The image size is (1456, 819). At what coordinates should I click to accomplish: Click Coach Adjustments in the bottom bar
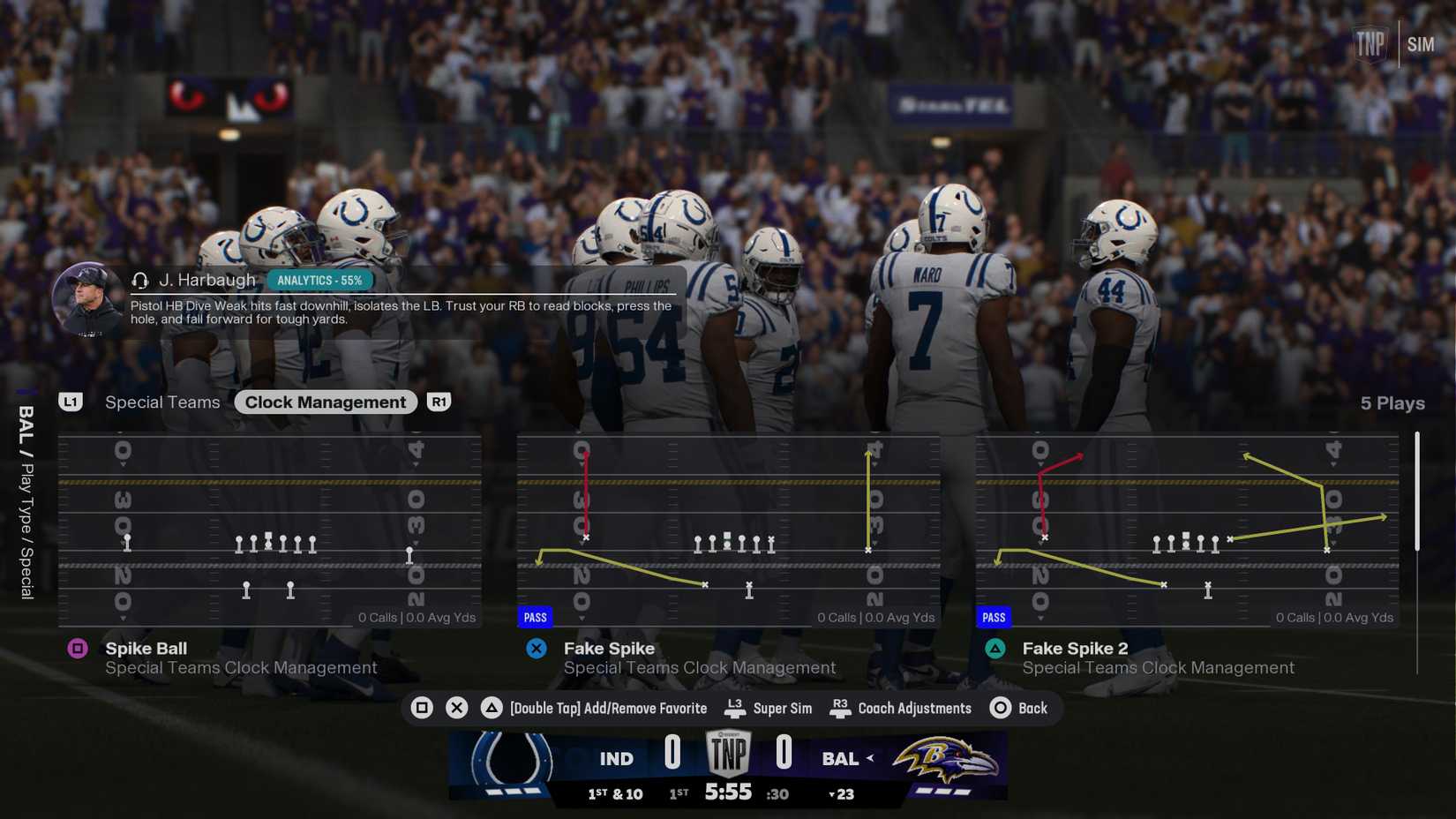click(x=915, y=707)
